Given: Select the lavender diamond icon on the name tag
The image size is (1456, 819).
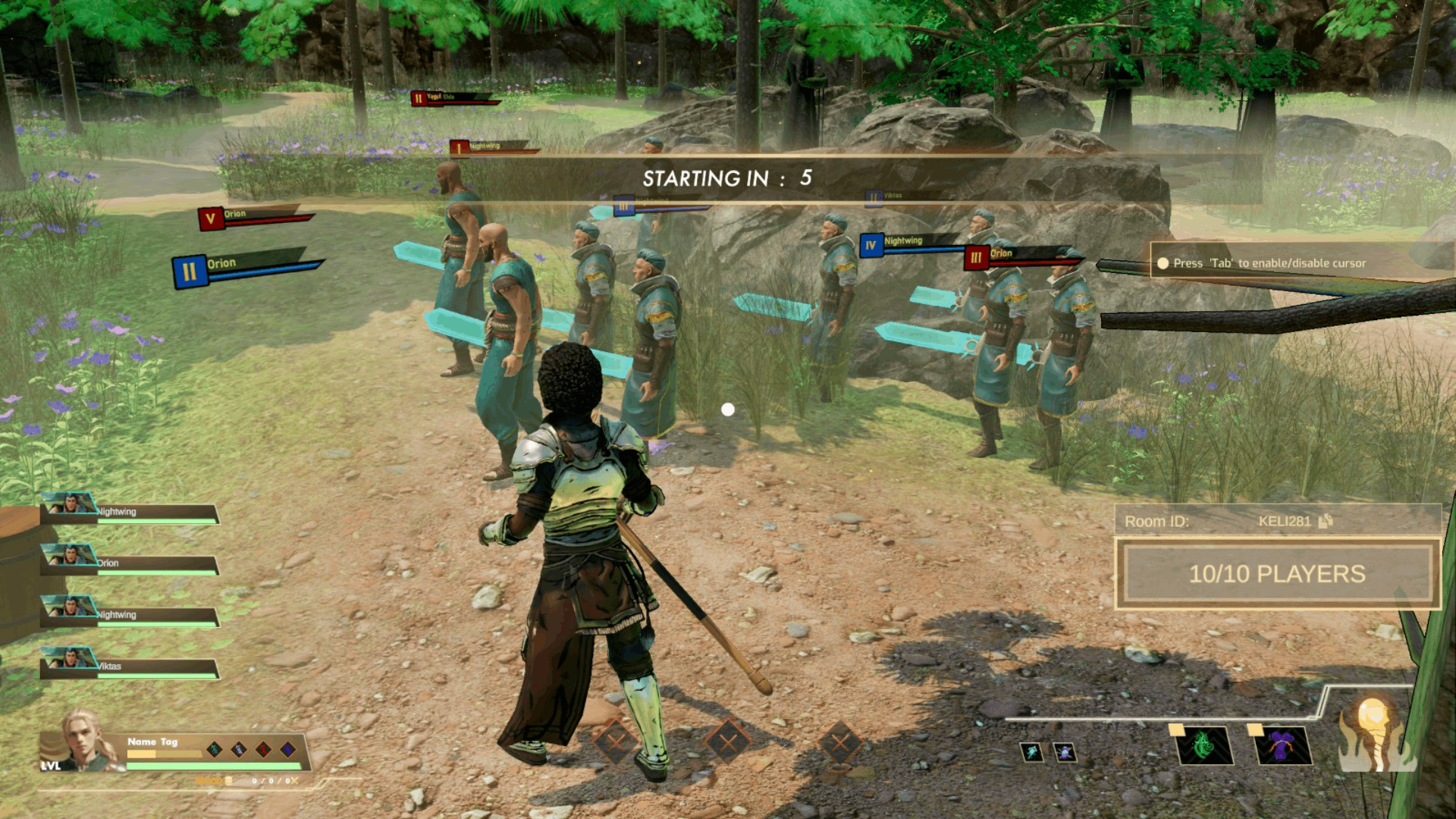Looking at the screenshot, I should coord(239,749).
